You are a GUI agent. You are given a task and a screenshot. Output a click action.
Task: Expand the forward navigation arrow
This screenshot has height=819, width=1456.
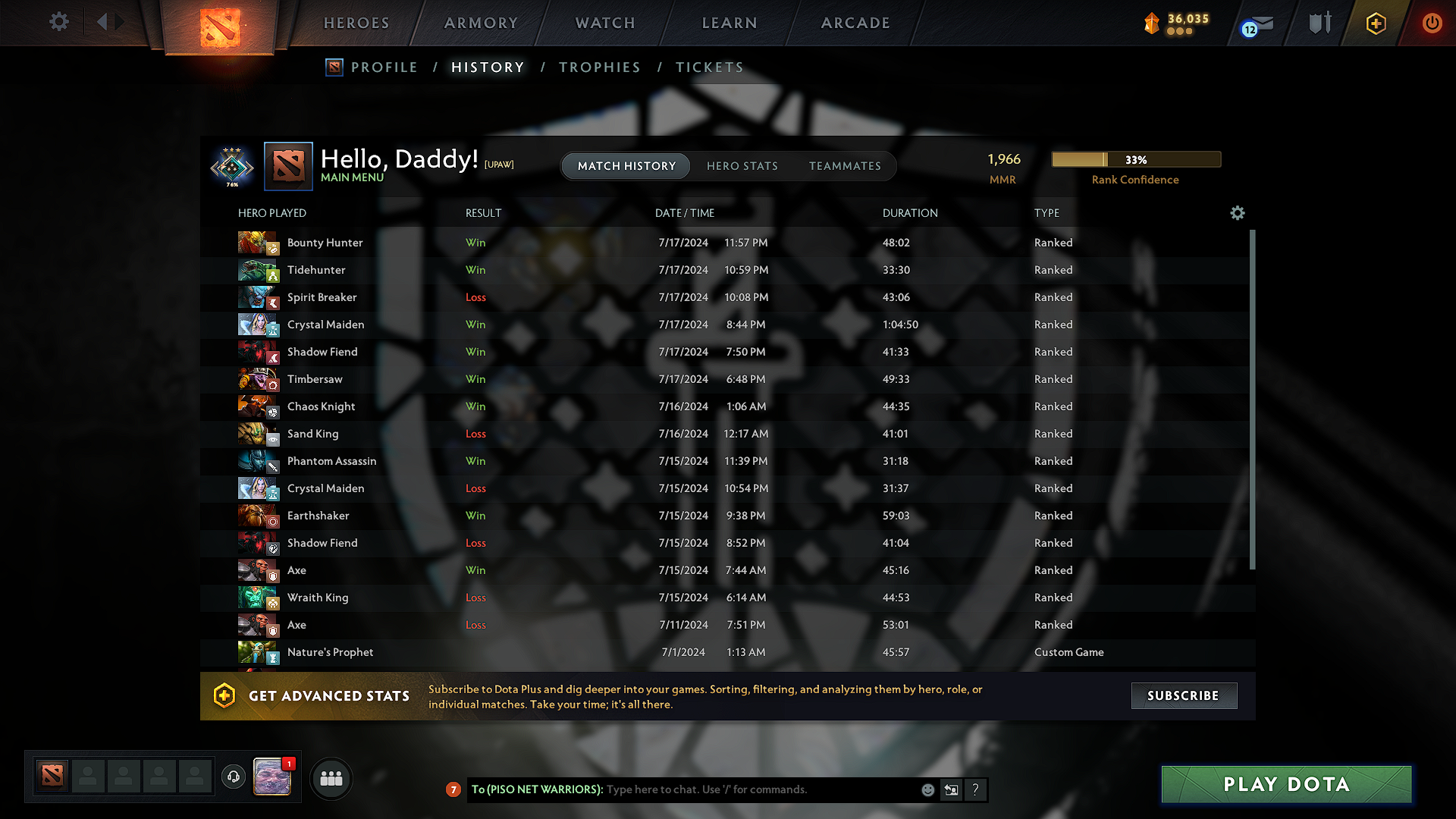[119, 22]
